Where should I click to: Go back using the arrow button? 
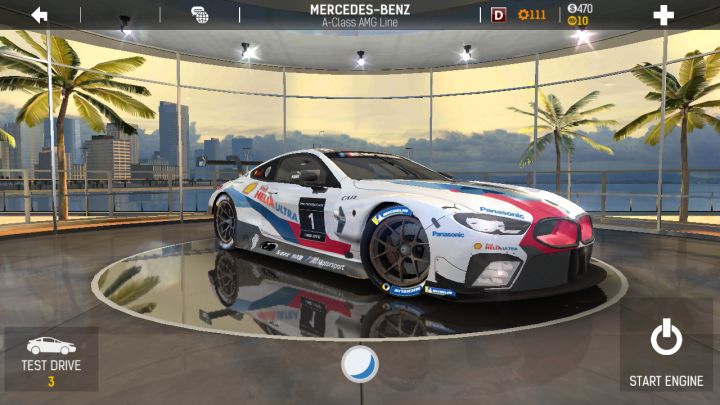(x=39, y=15)
